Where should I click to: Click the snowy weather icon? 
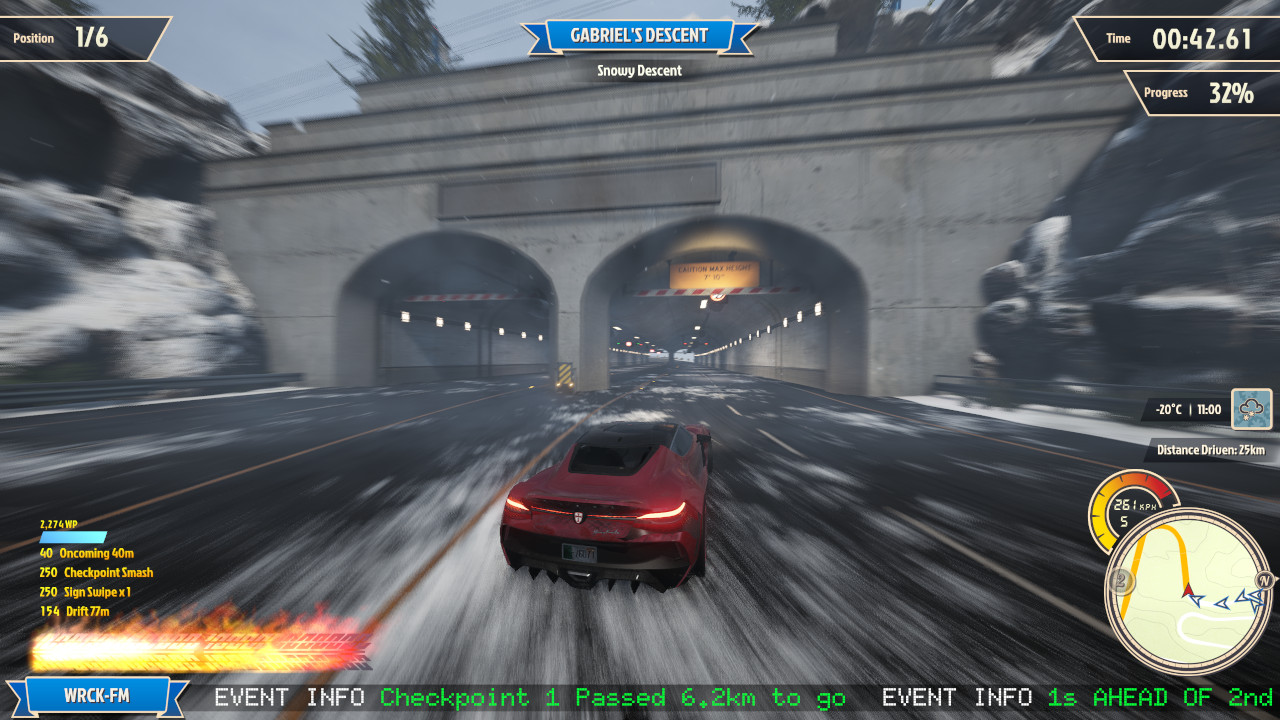pos(1251,409)
